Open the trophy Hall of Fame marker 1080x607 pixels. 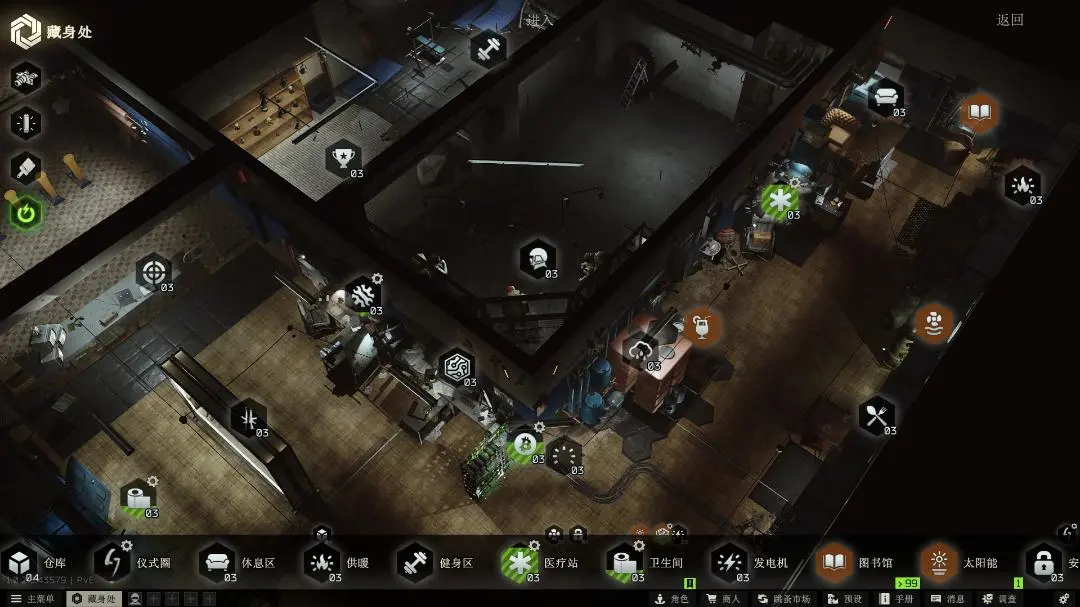click(x=344, y=157)
